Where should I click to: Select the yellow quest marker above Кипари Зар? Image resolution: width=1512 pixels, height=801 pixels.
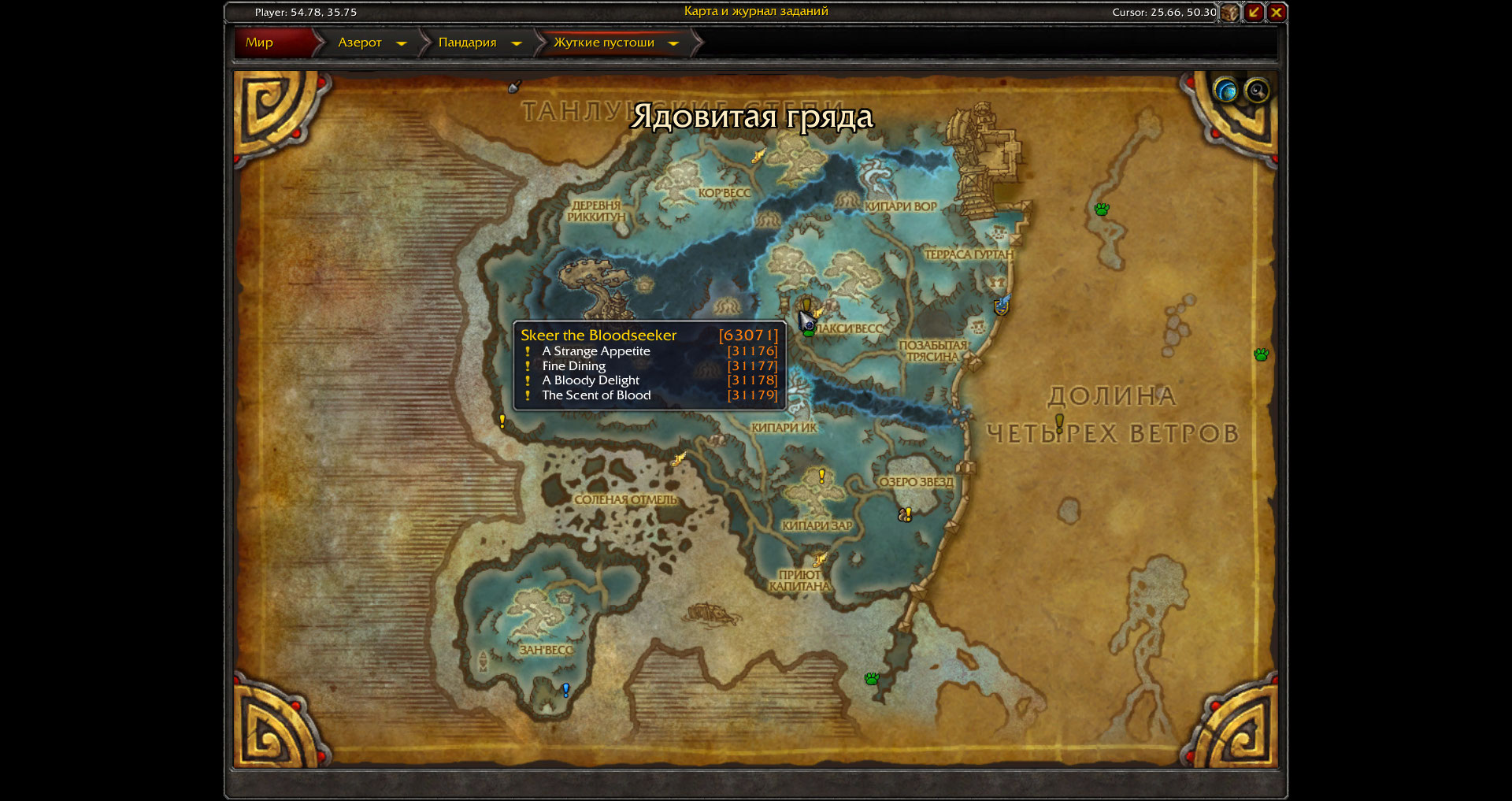point(822,476)
